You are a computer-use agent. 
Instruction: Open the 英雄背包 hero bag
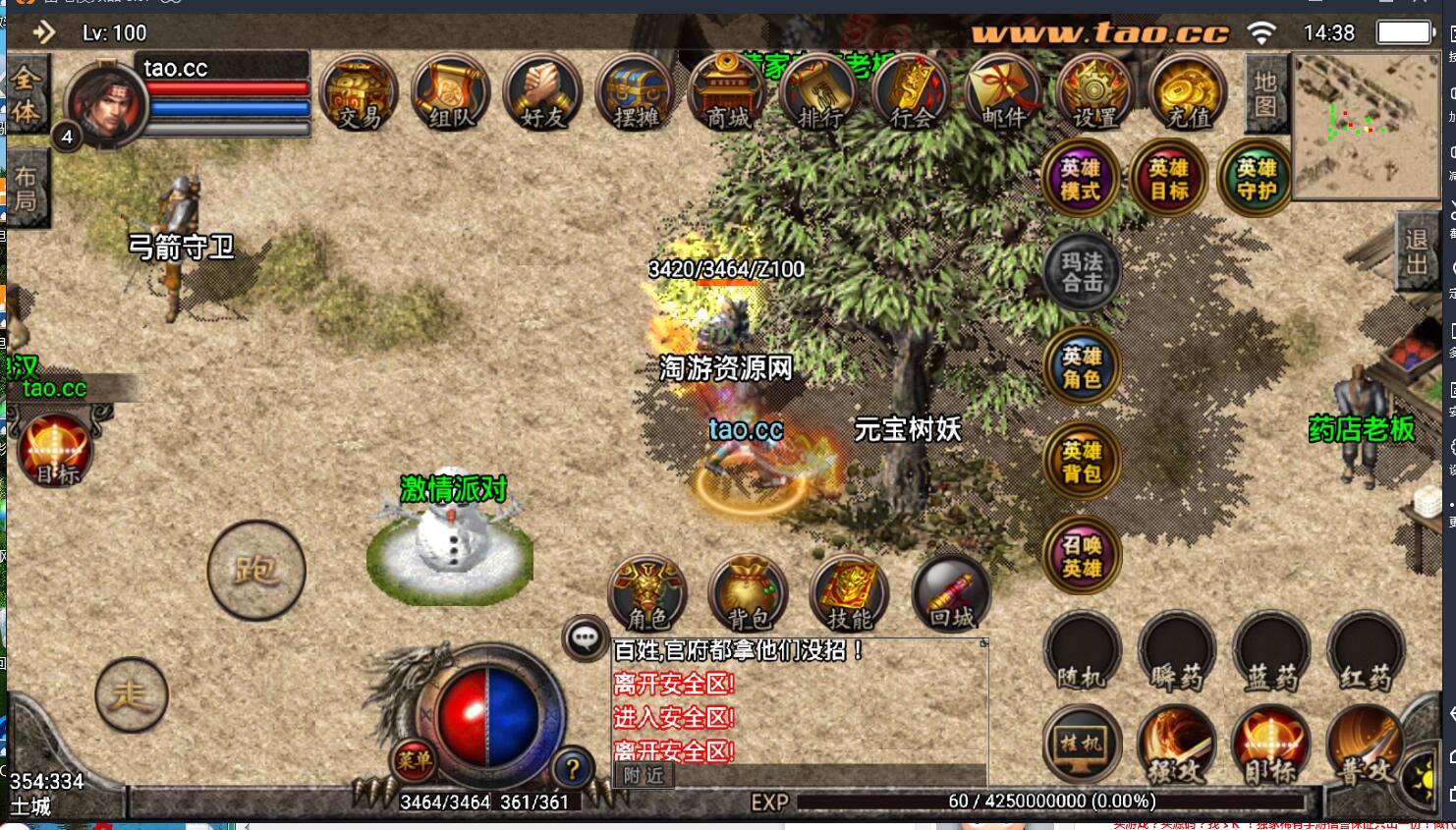tap(1082, 462)
